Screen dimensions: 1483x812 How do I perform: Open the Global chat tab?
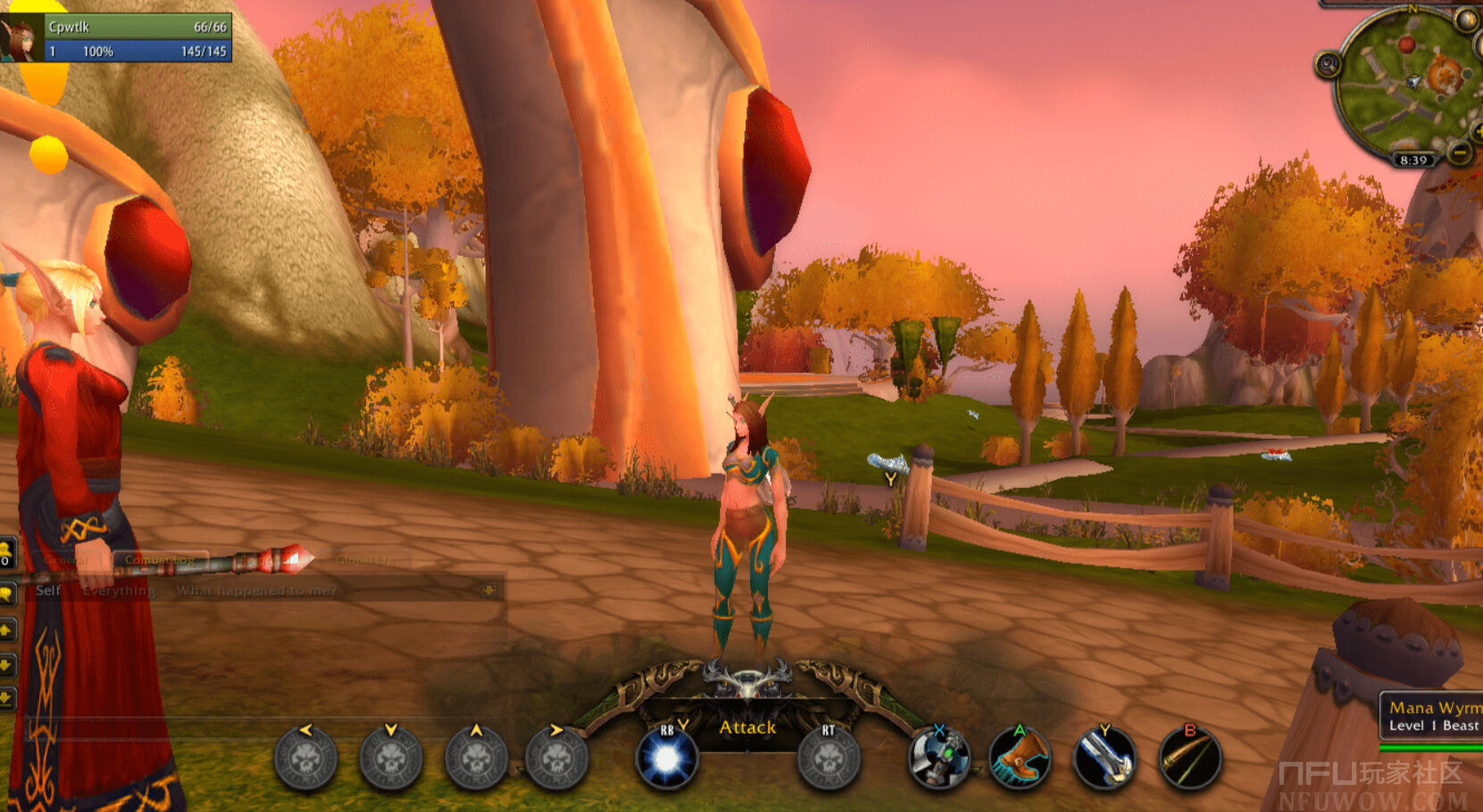point(366,560)
